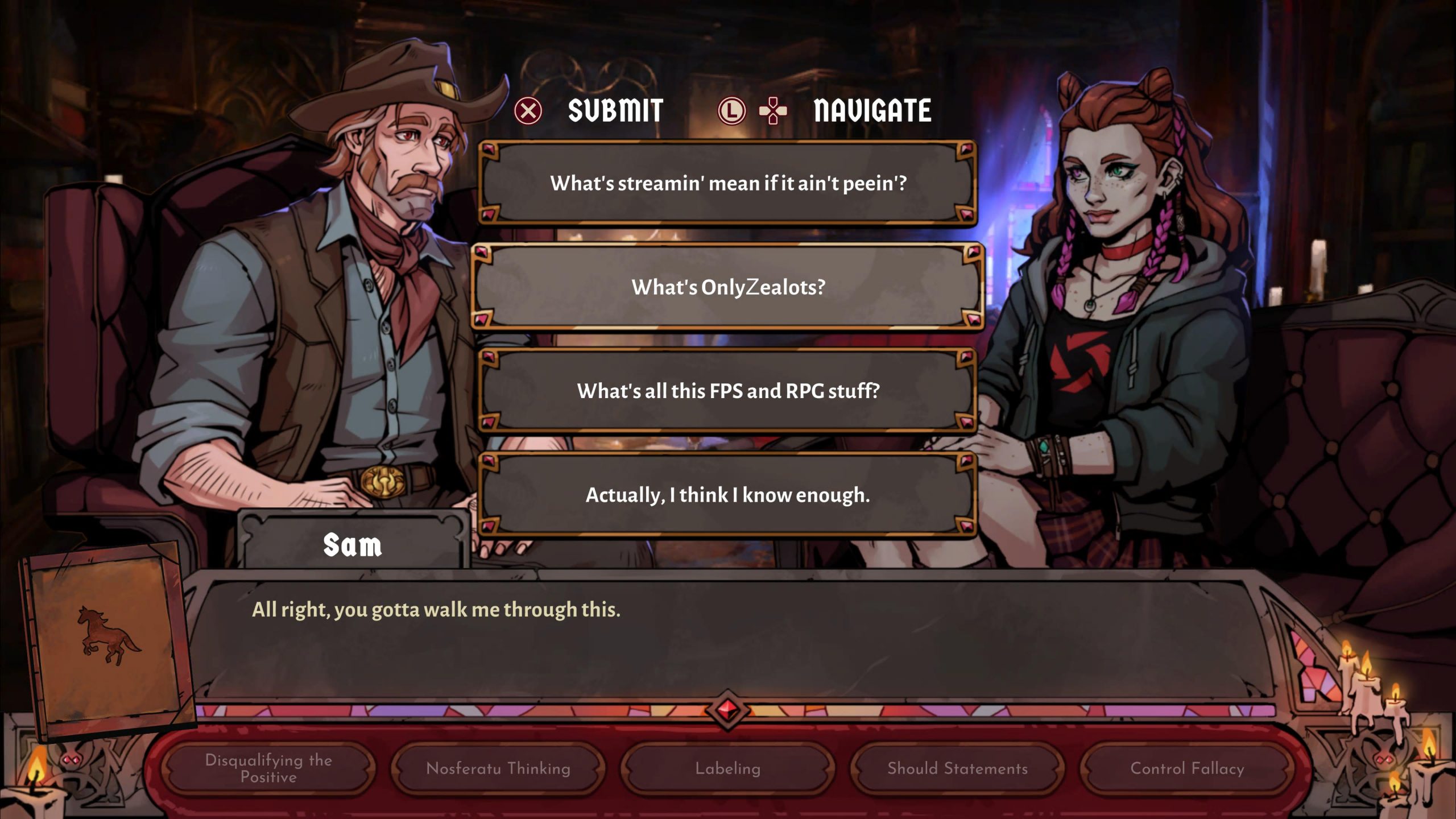
Task: Select the Disqualifying the Positive distortion
Action: coord(268,768)
